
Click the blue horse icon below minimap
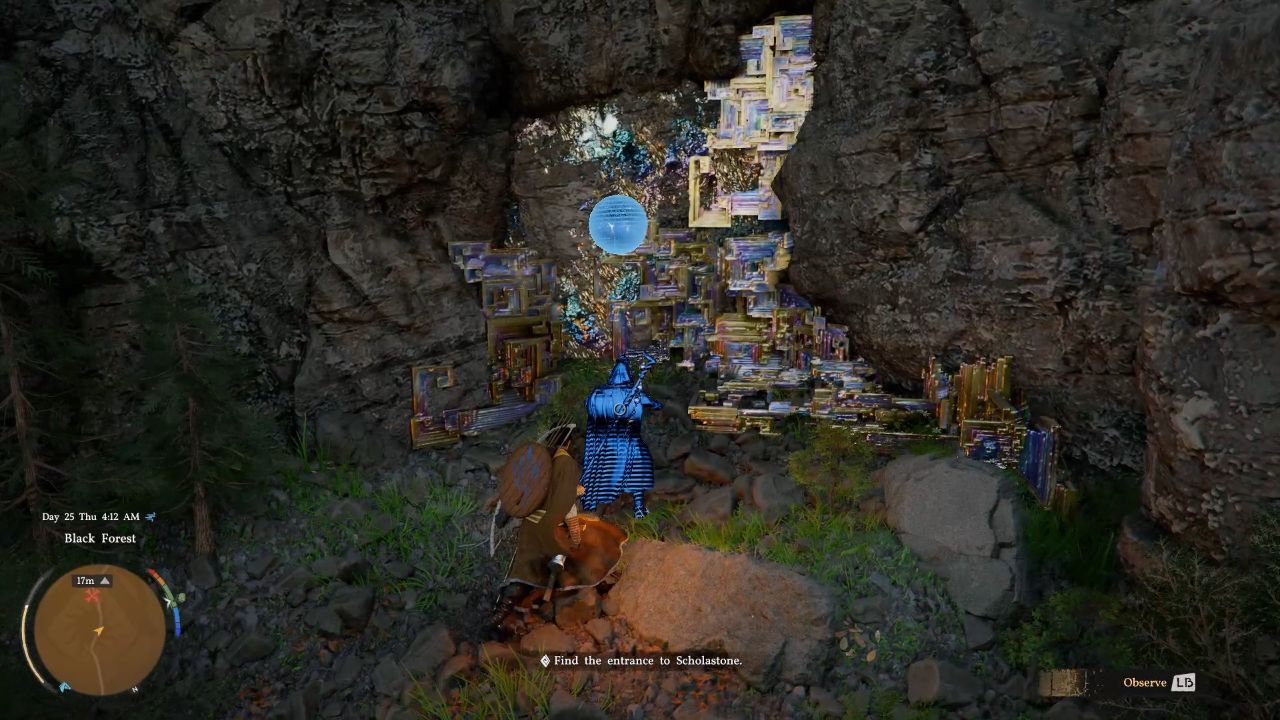tap(65, 687)
